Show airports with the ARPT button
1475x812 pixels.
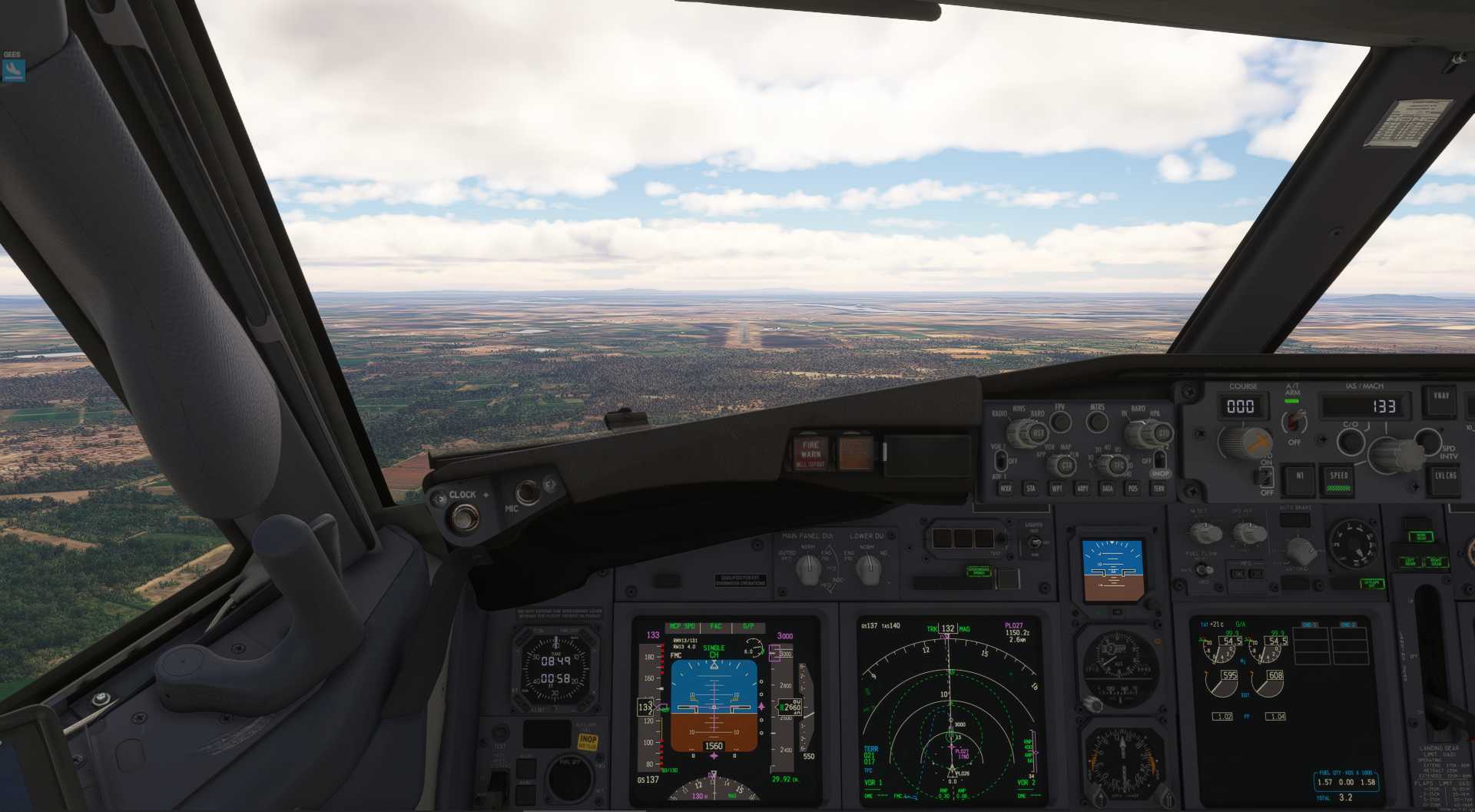pyautogui.click(x=1082, y=488)
